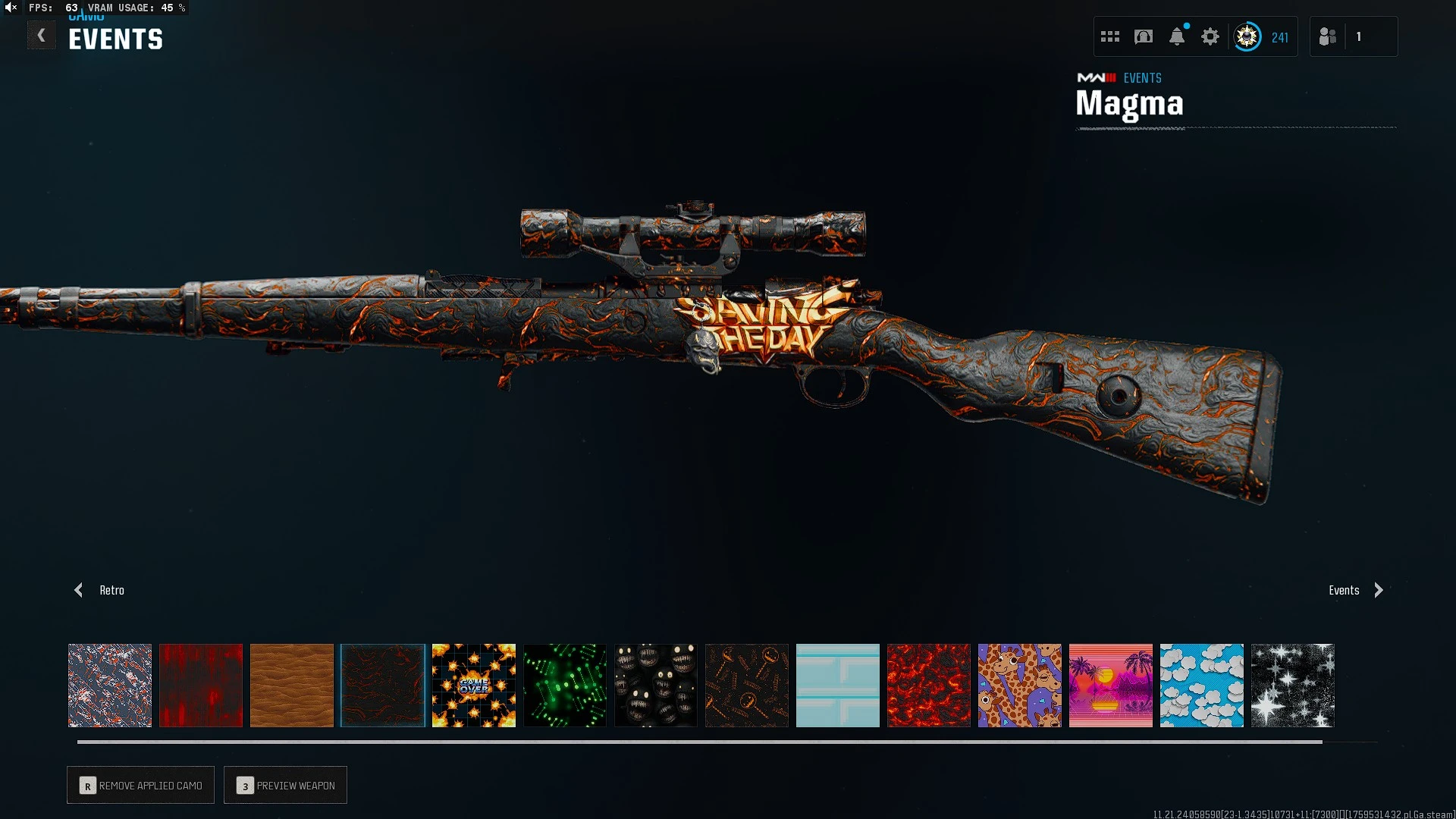Screen dimensions: 1456x819
Task: Select the orange sand dunes camo
Action: tap(292, 686)
